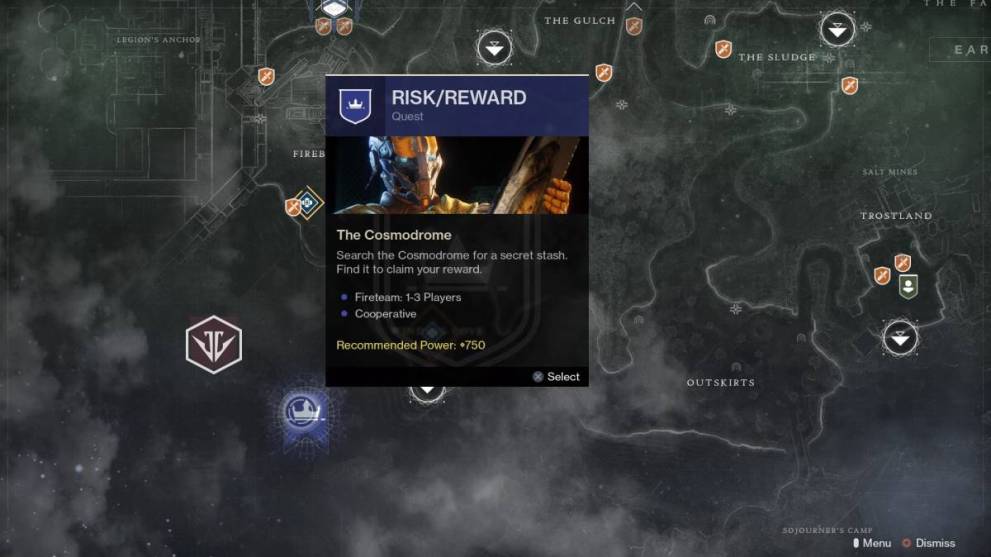
Task: Click the blue diamond marker near Firebase
Action: [x=309, y=203]
